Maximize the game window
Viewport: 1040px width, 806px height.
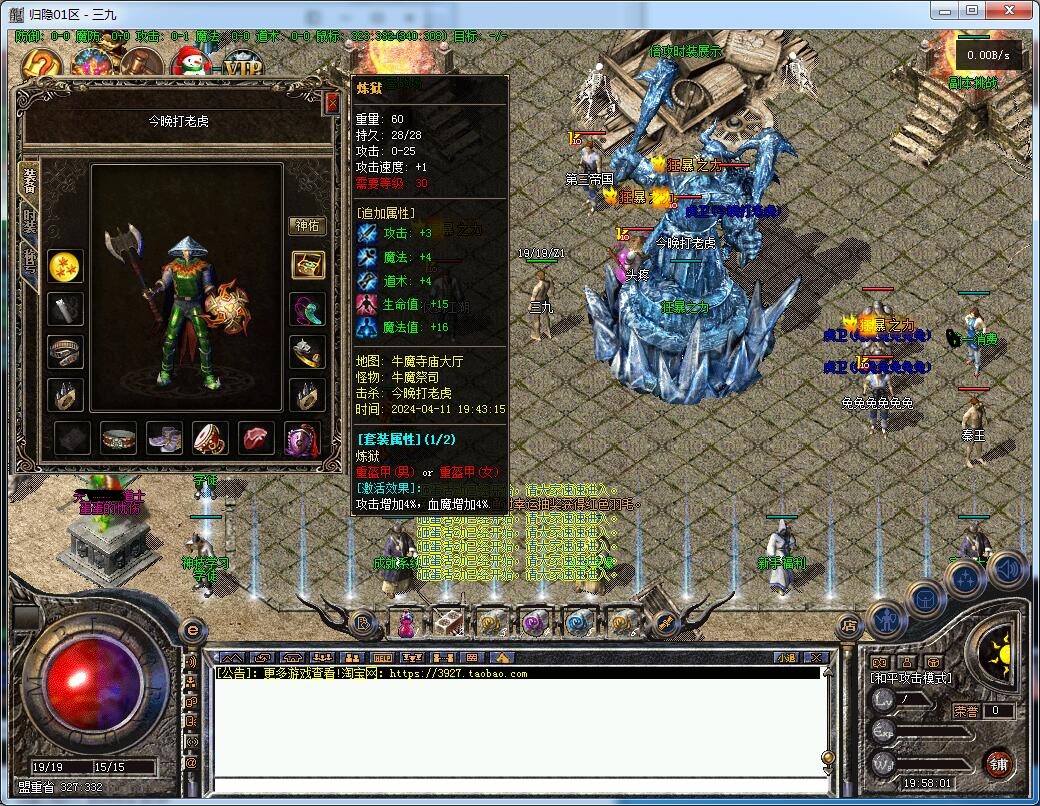click(971, 10)
